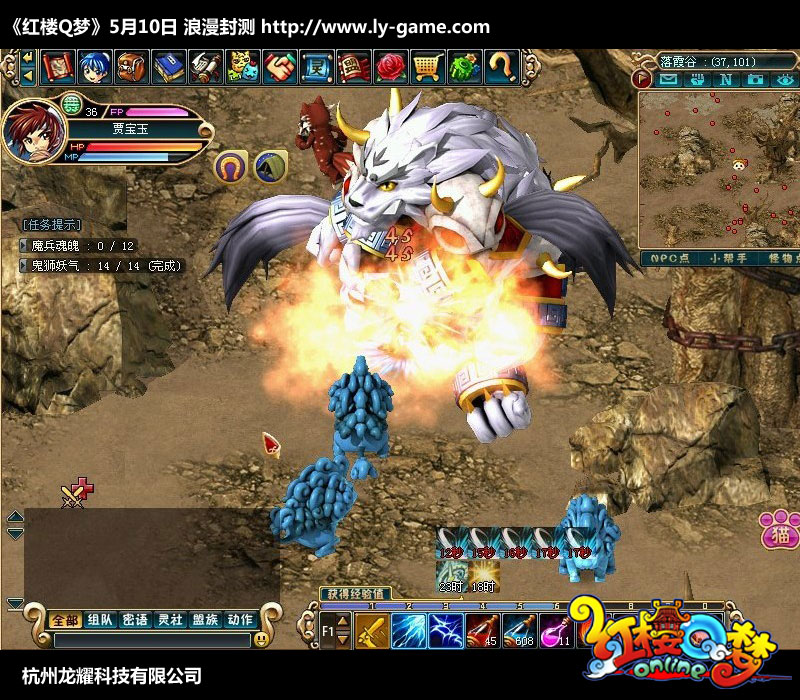The width and height of the screenshot is (800, 700).
Task: Click the red rose icon
Action: (x=391, y=67)
